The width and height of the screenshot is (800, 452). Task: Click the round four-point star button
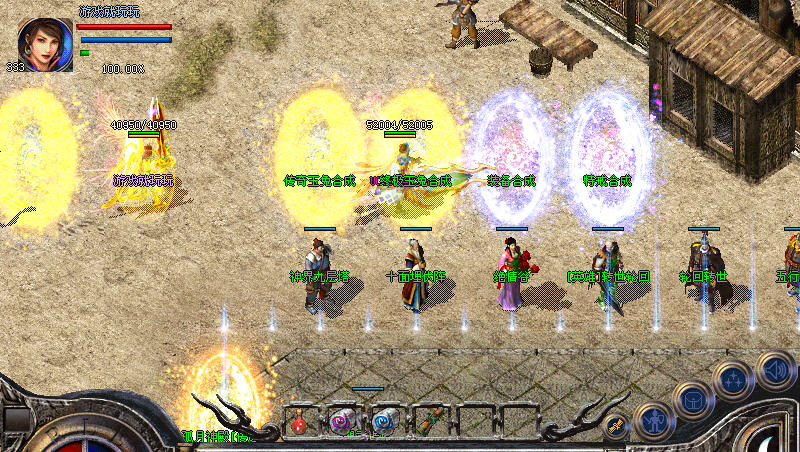tap(732, 380)
